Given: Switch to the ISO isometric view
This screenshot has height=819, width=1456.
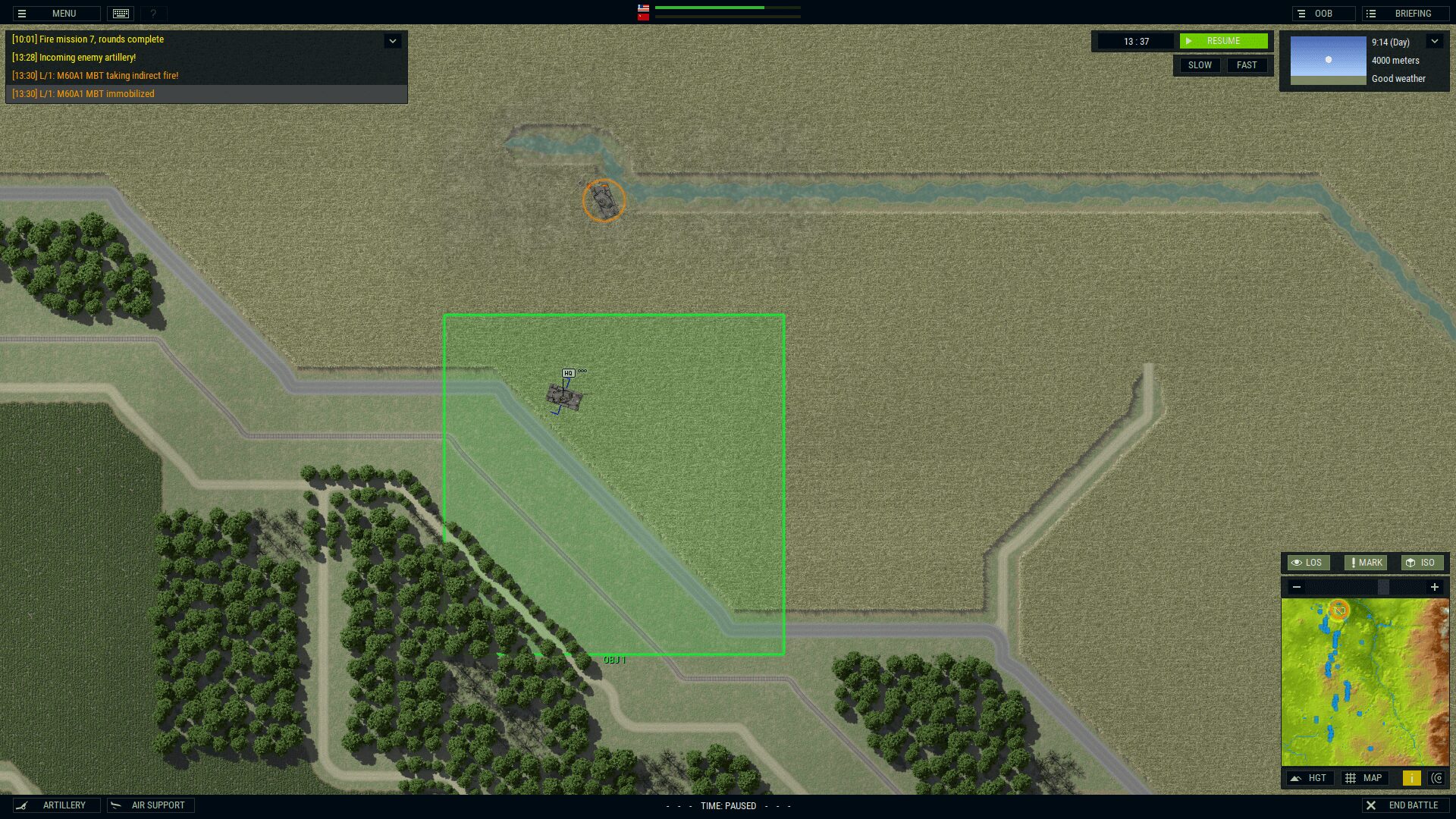Looking at the screenshot, I should point(1420,563).
